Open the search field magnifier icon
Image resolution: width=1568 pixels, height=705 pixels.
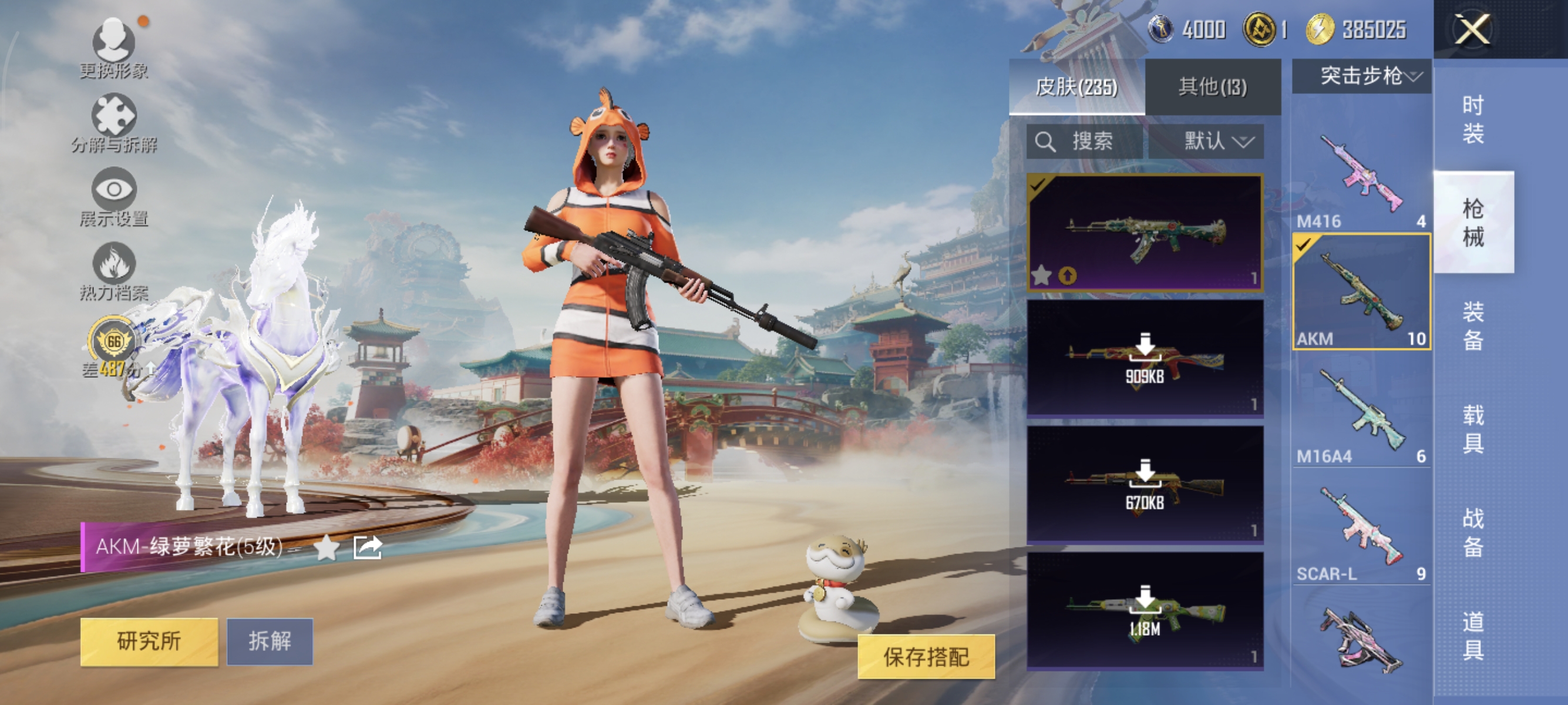1047,142
